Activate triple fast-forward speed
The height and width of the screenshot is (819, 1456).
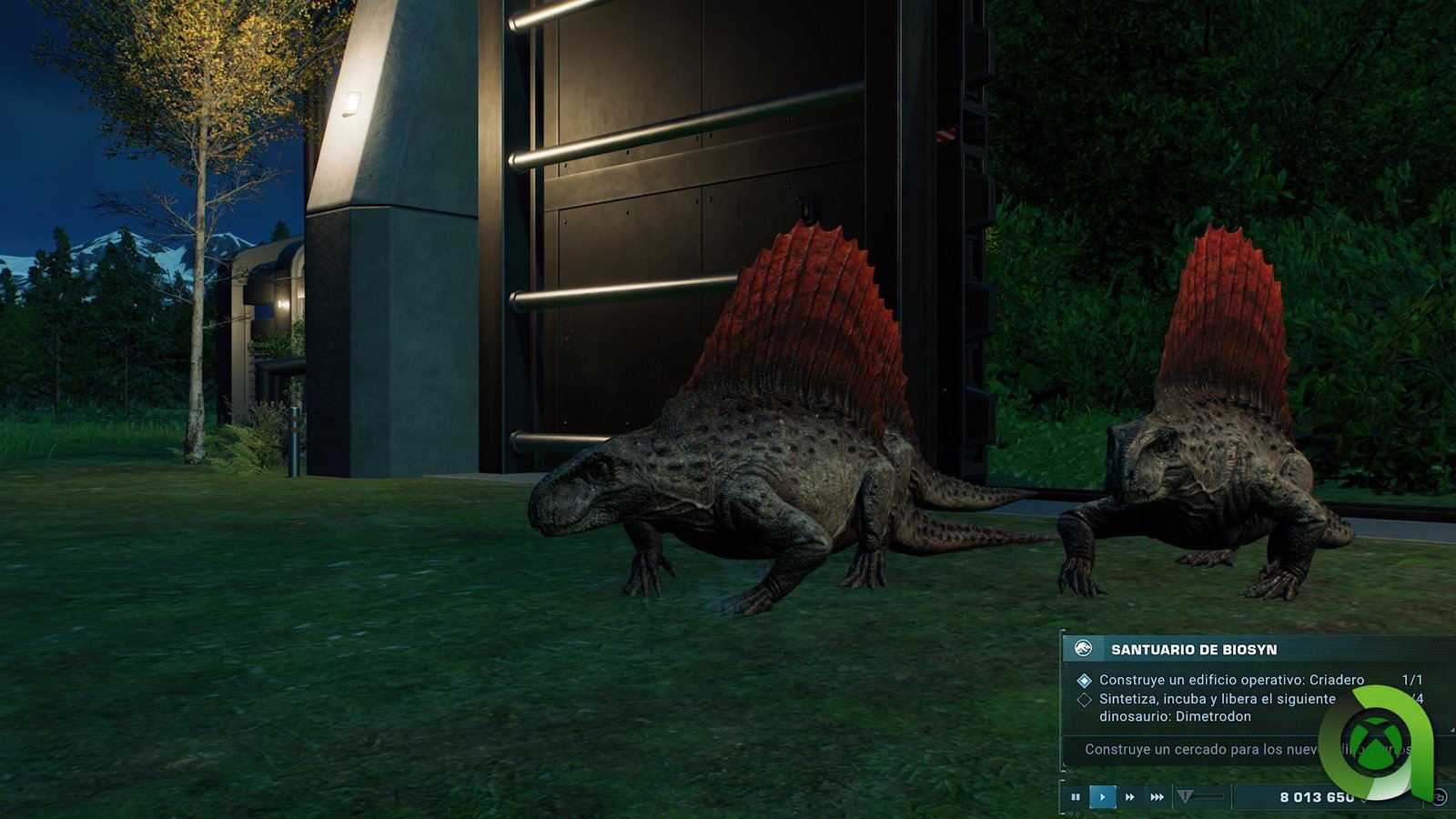point(1157,797)
